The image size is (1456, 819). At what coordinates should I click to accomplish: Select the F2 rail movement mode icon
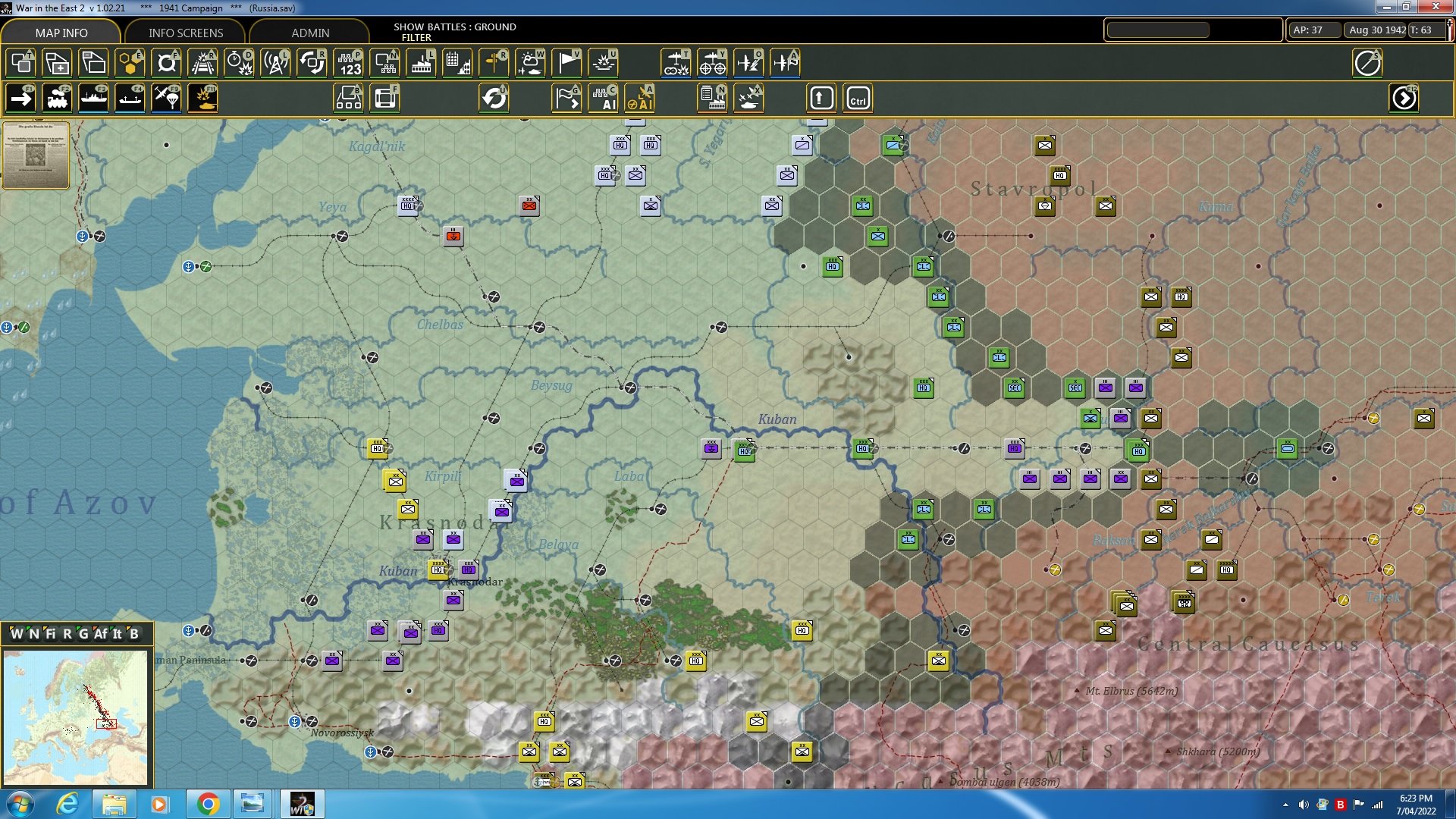(58, 98)
